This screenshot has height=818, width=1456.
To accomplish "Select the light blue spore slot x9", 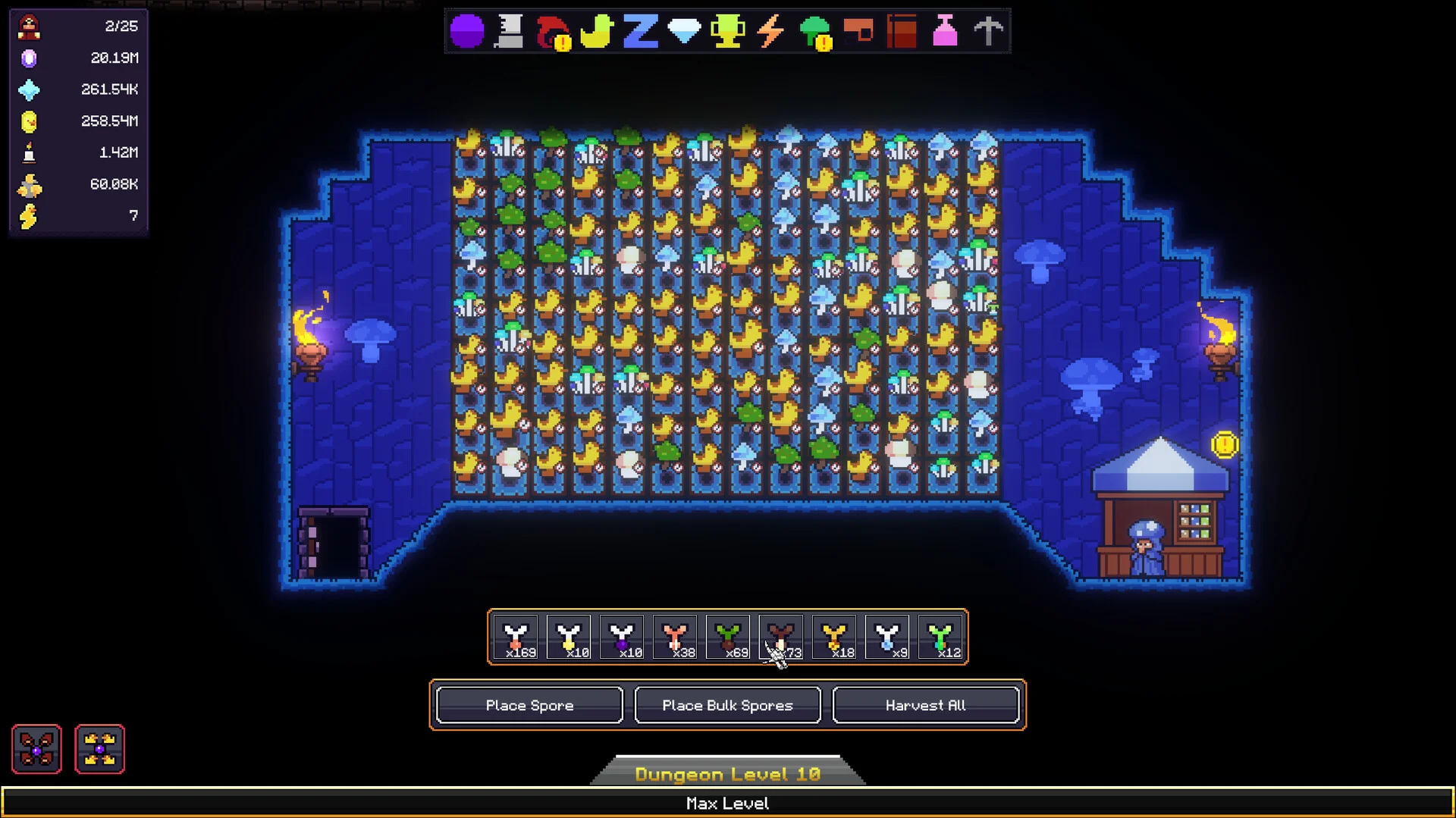I will [887, 638].
